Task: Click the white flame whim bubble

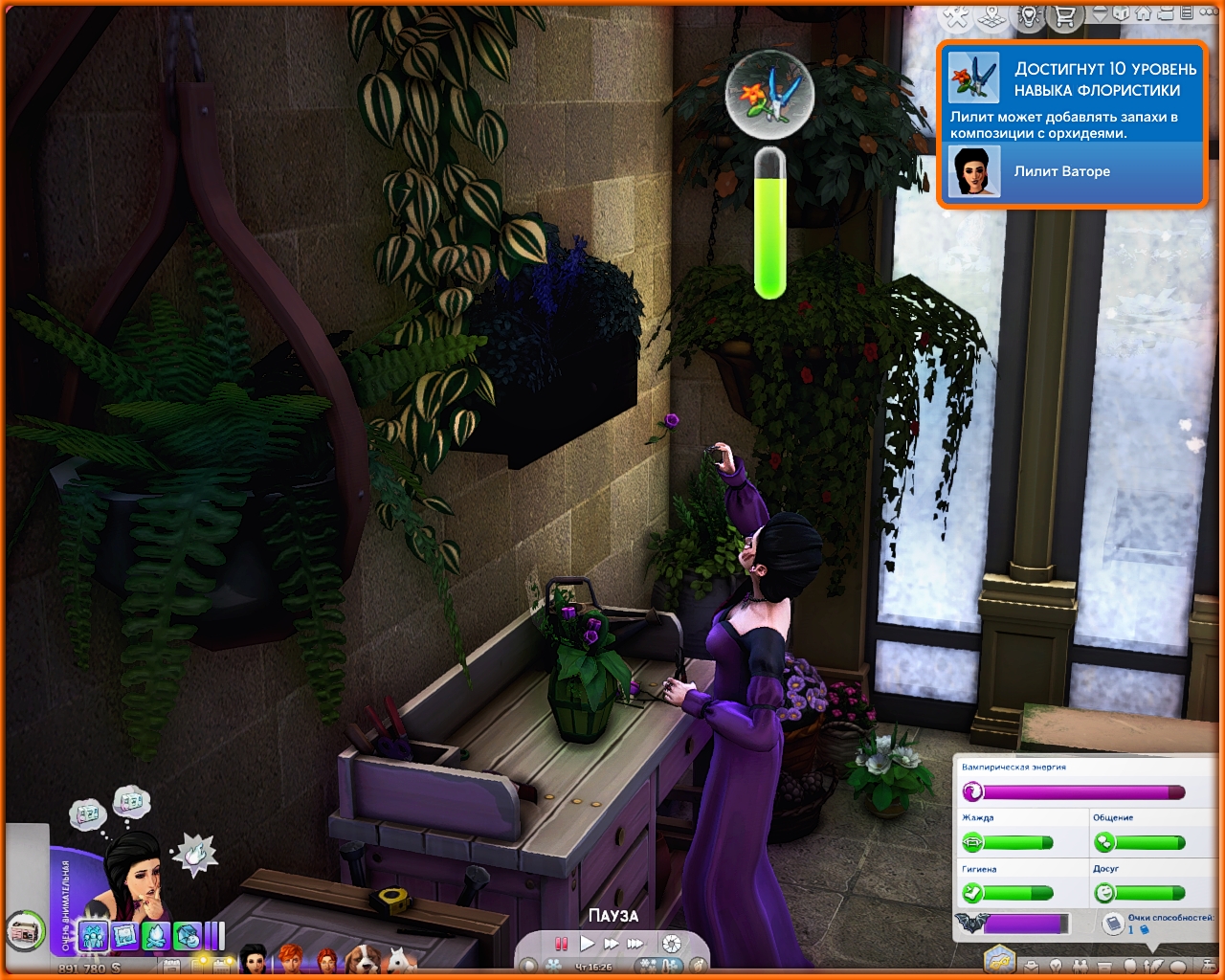Action: click(x=194, y=852)
